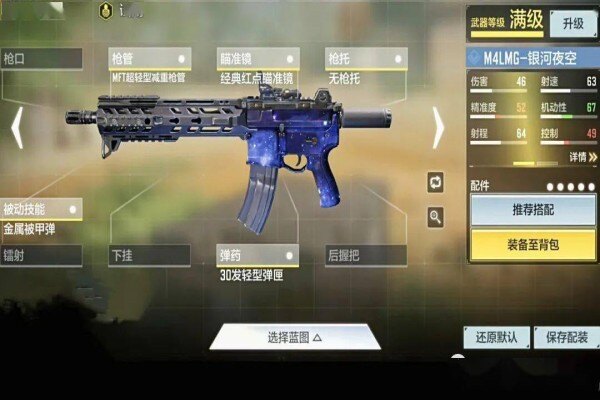Screen dimensions: 600x400
Task: Open the 枪口 muzzle attachment slot
Action: (40, 59)
